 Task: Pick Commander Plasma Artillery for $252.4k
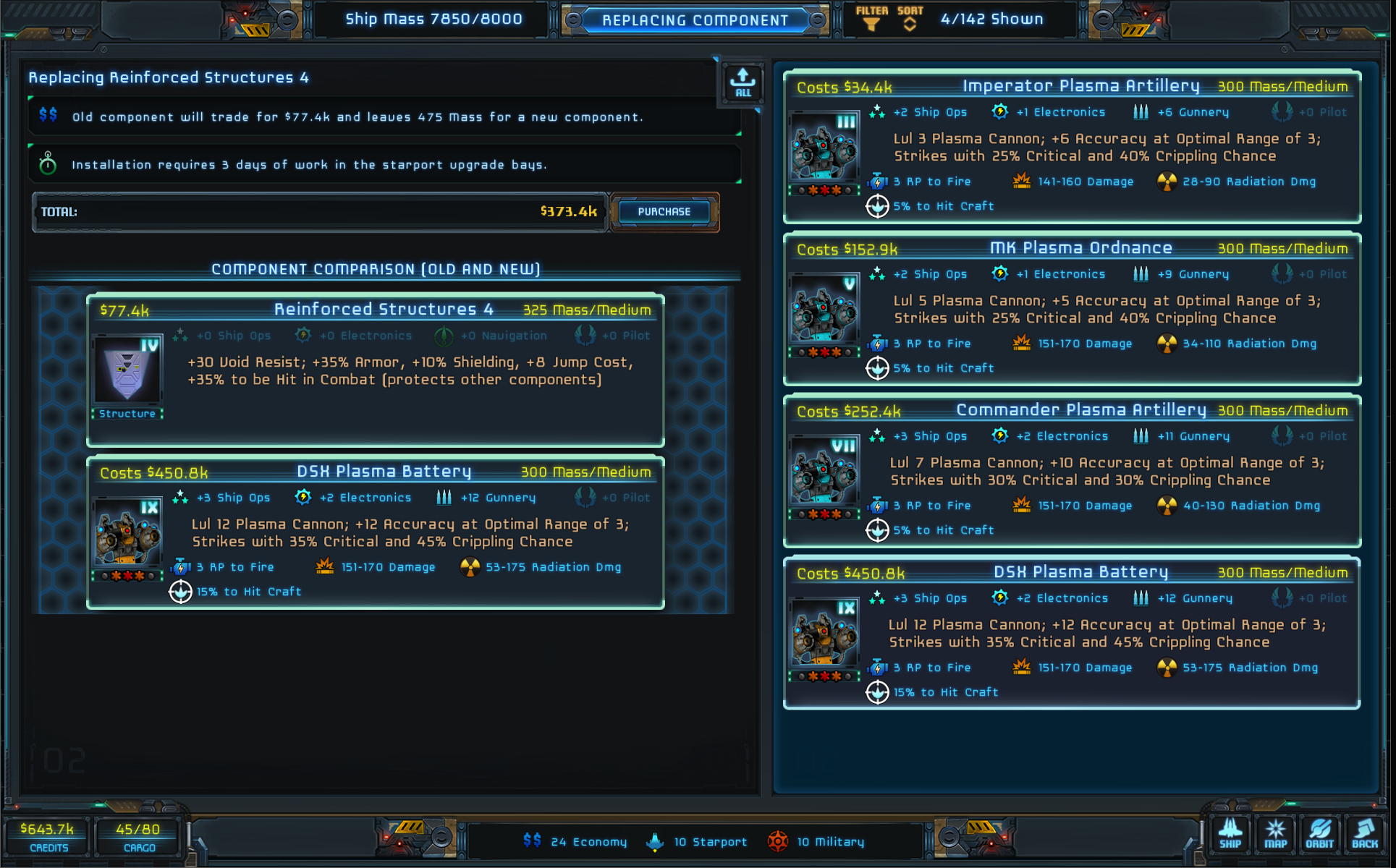tap(1071, 471)
